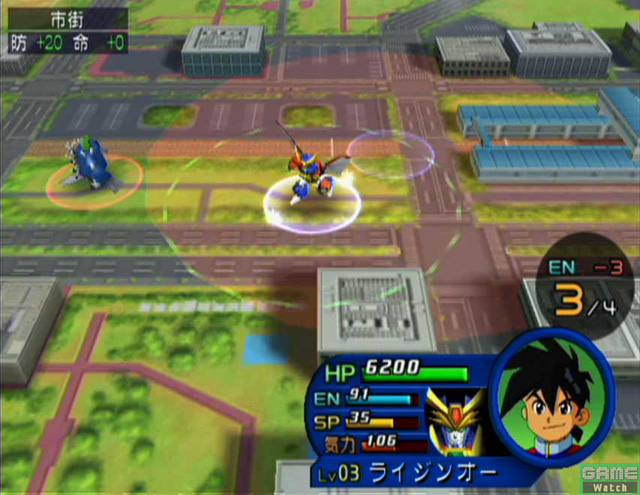Open the 市街 terrain info panel
Image resolution: width=640 pixels, height=495 pixels.
coord(64,31)
